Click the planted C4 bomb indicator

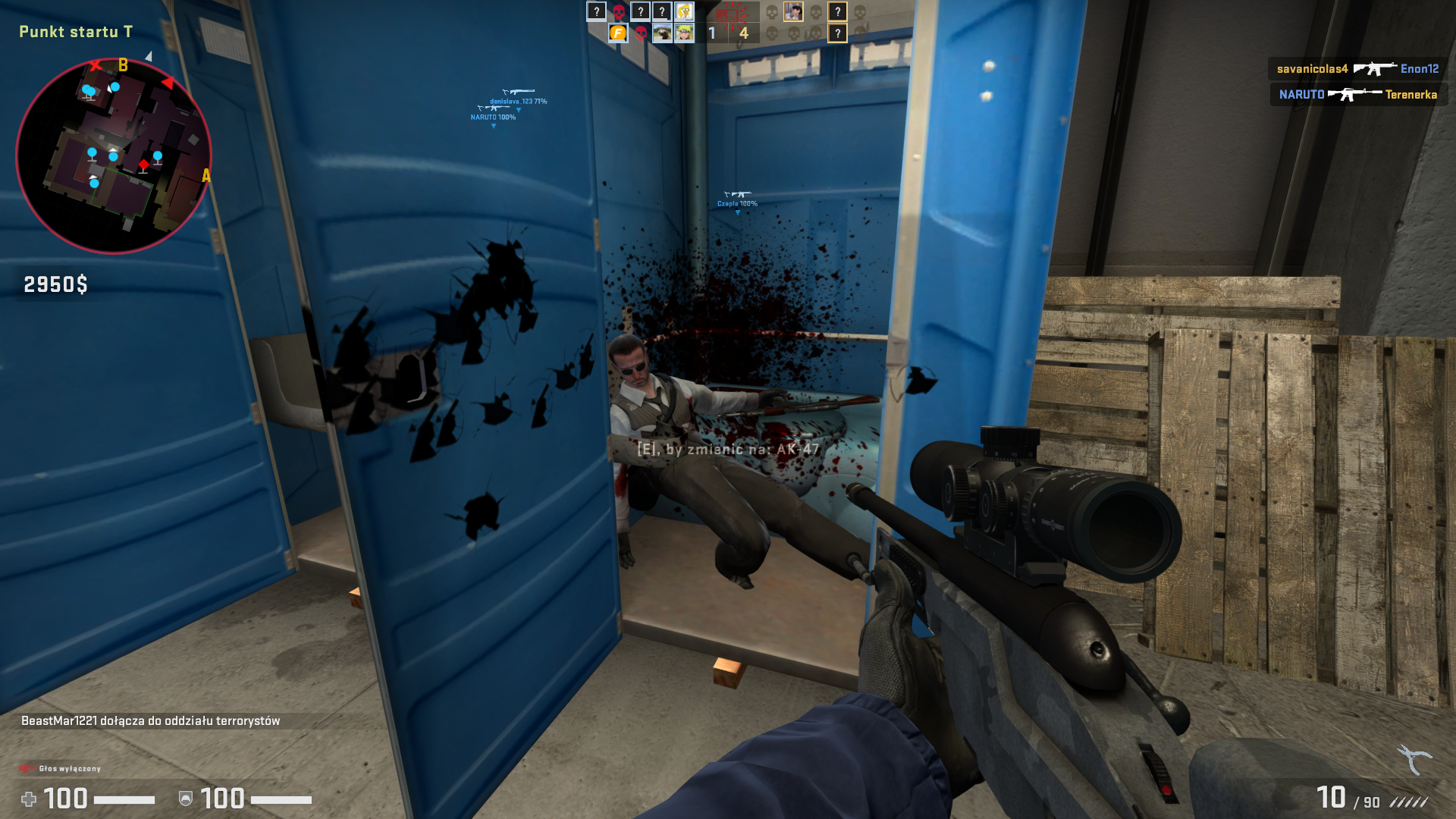point(732,11)
